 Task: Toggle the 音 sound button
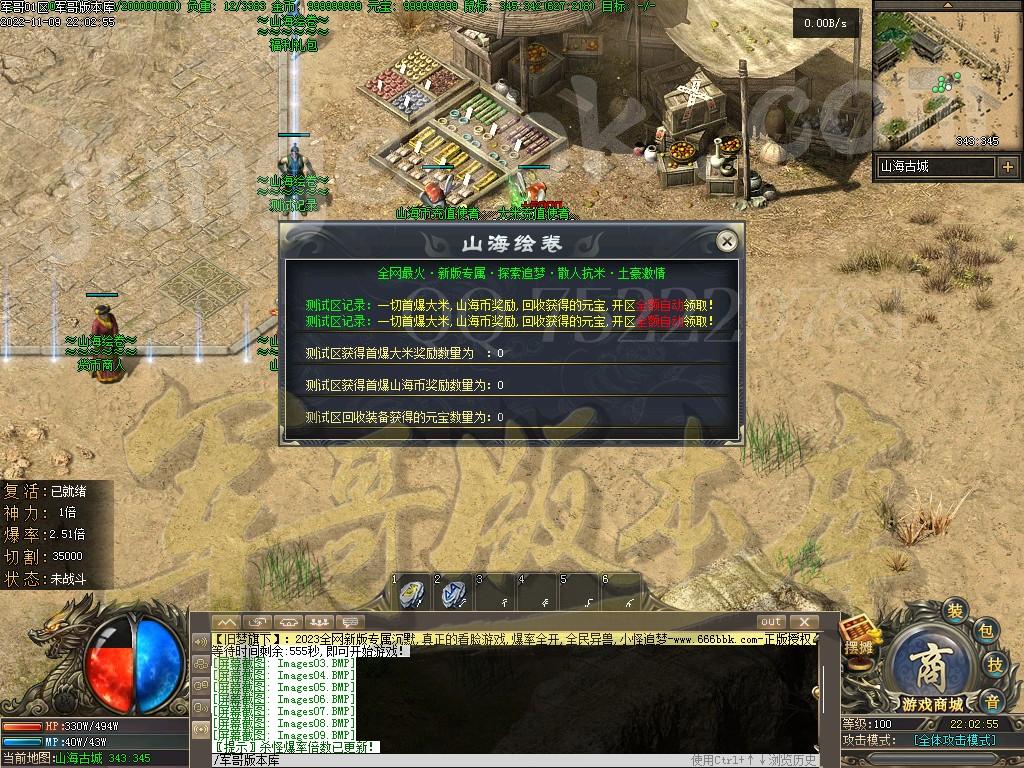[x=990, y=699]
